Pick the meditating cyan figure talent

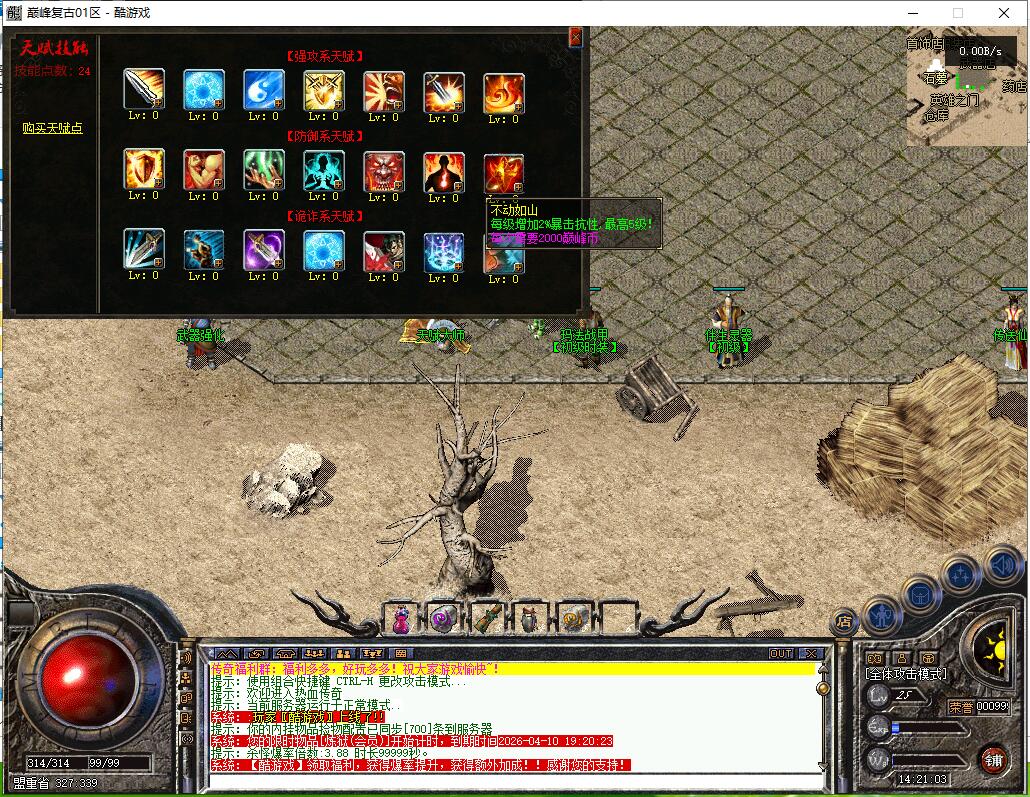(x=324, y=170)
